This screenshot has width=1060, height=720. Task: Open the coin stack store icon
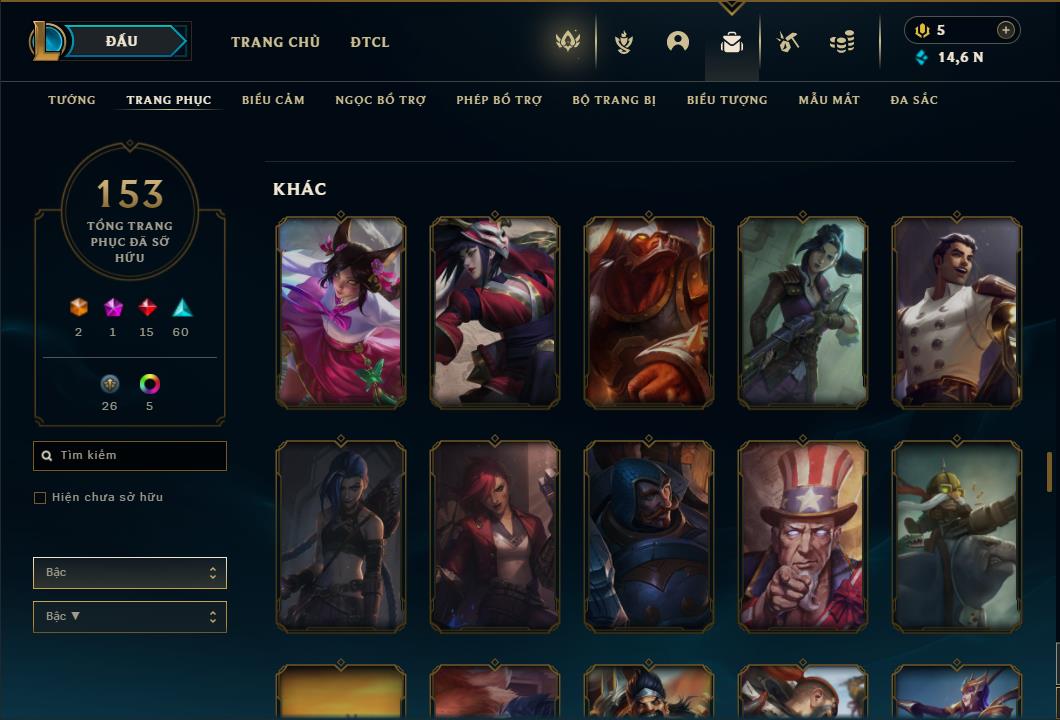(842, 42)
